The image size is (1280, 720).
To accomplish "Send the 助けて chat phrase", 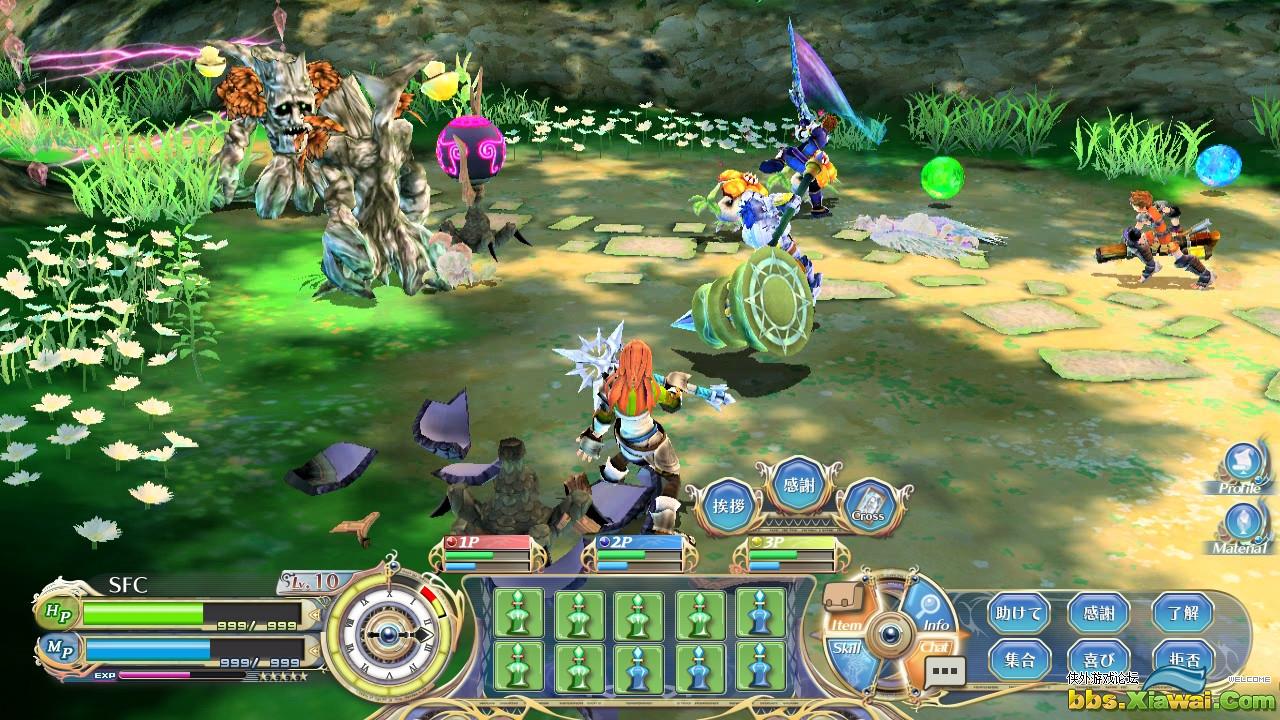I will (1019, 613).
